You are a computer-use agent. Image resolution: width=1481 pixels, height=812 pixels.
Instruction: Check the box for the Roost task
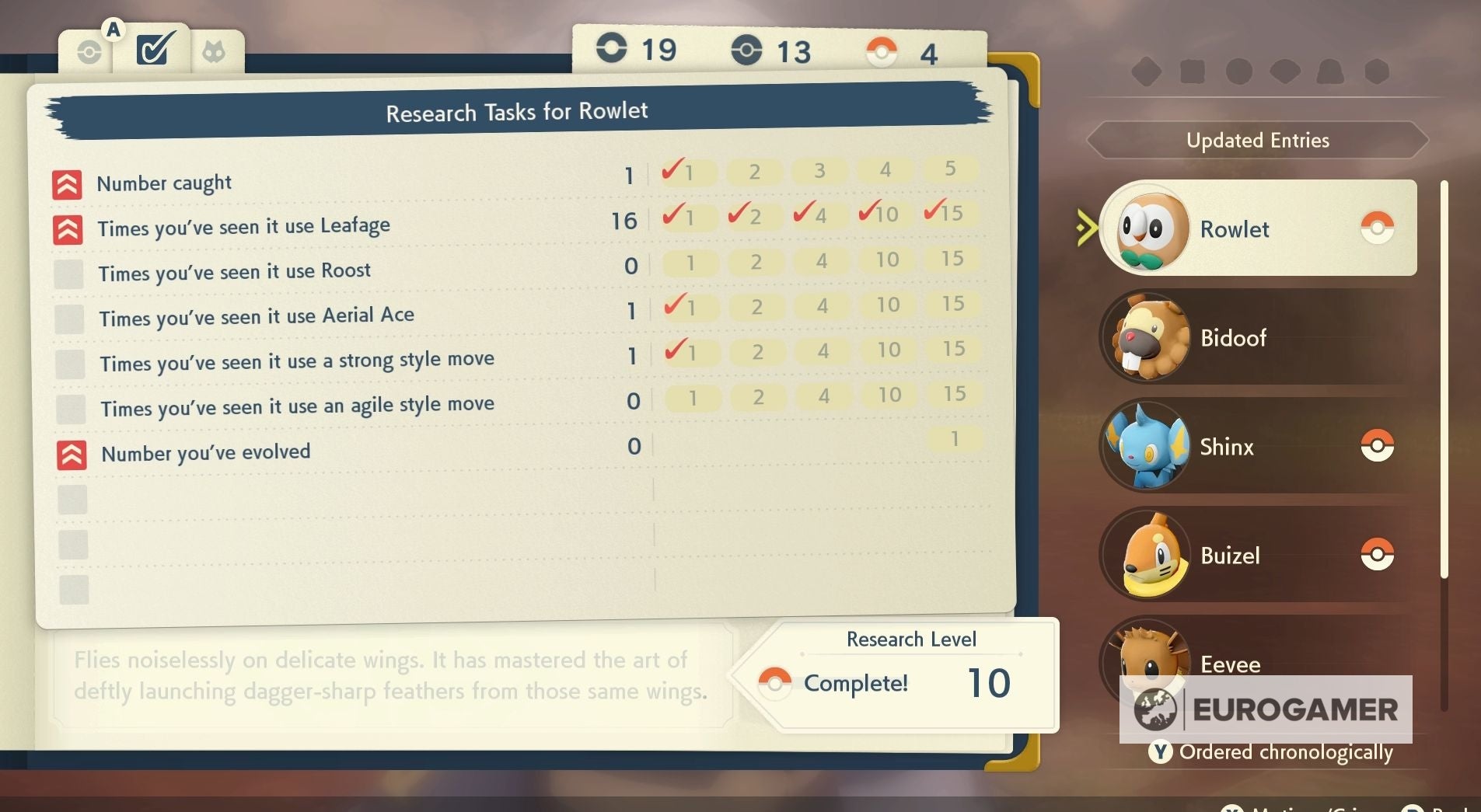coord(69,274)
